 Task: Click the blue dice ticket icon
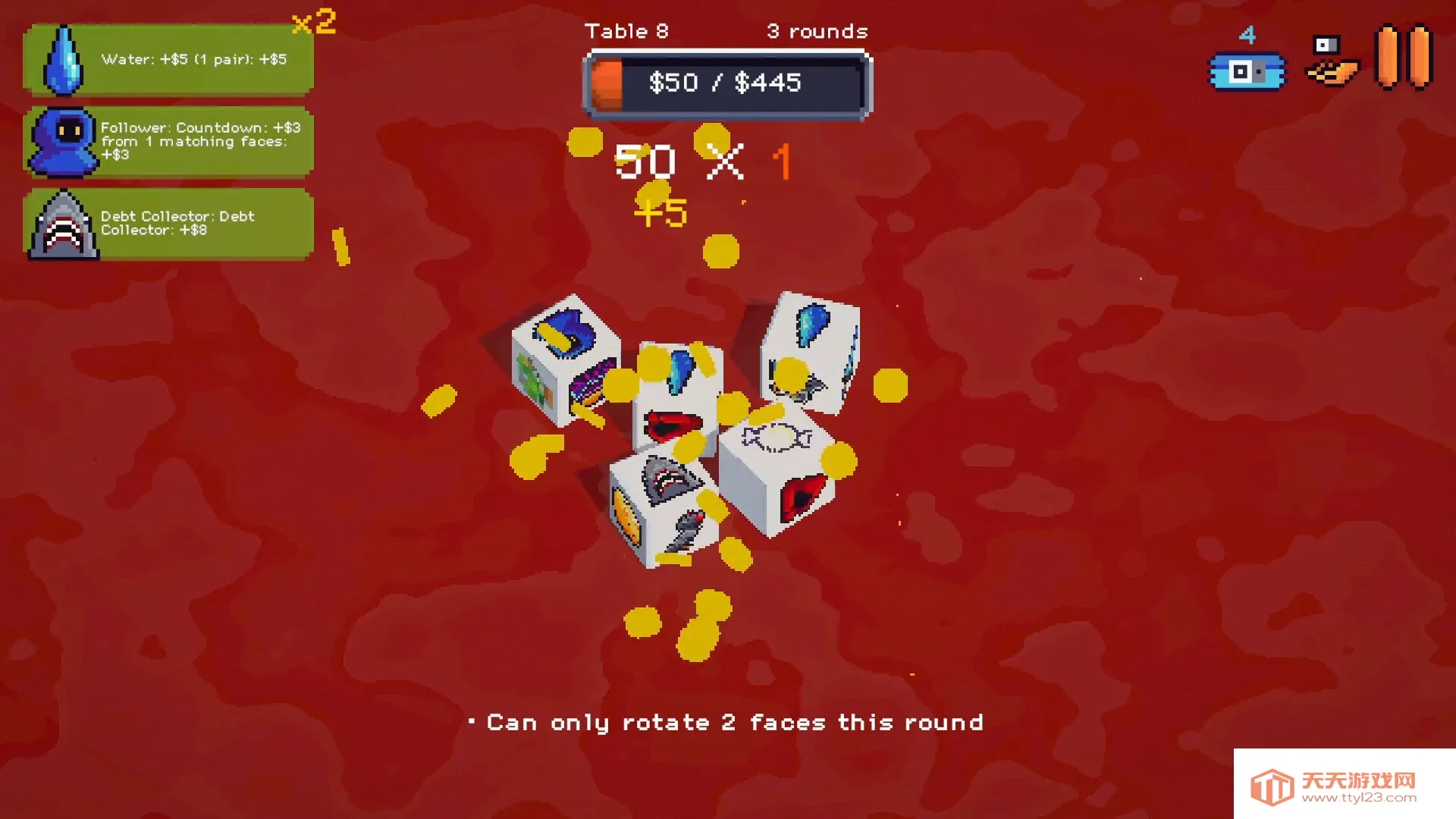(x=1247, y=71)
